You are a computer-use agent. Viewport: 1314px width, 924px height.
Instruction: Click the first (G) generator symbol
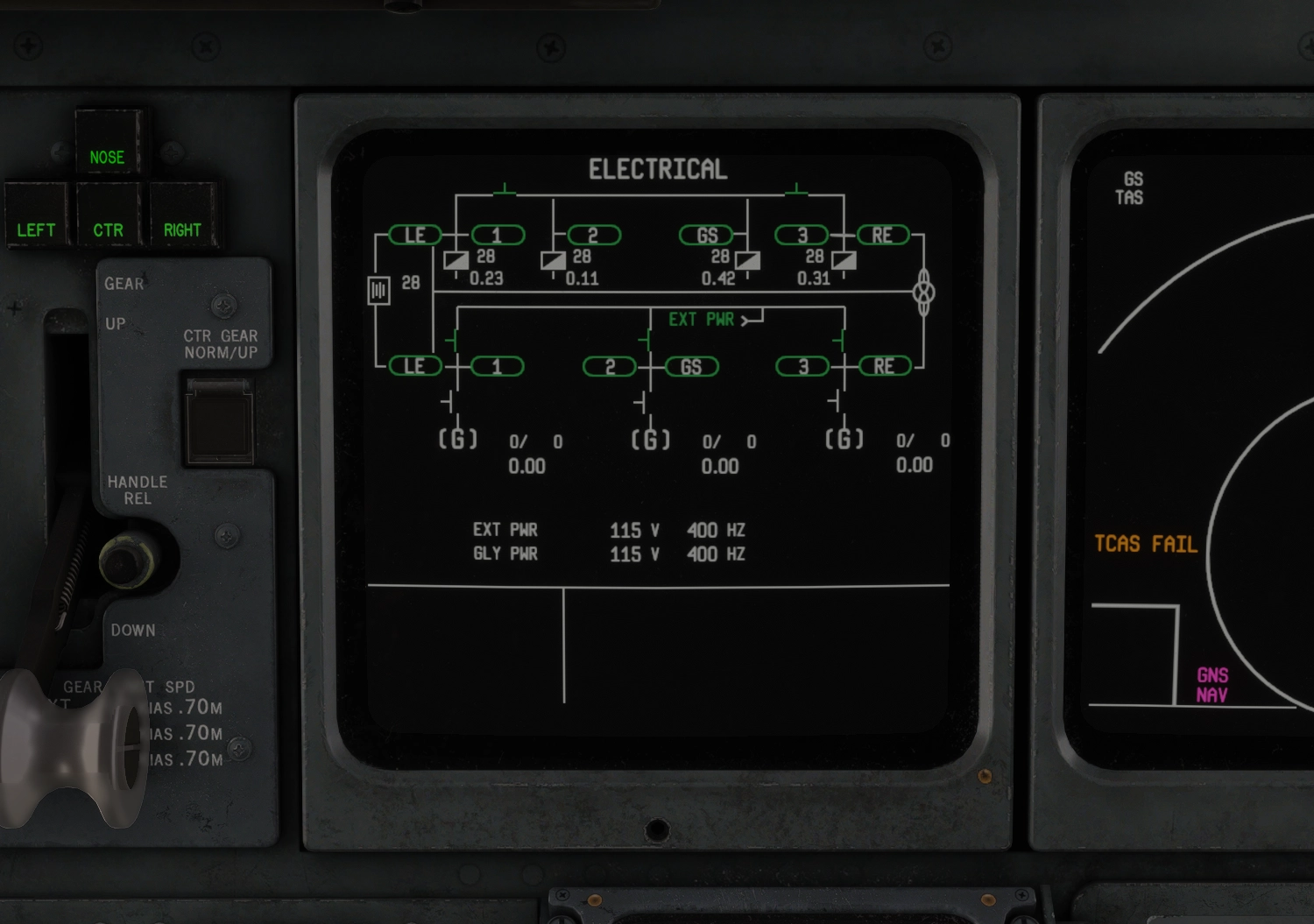point(459,440)
